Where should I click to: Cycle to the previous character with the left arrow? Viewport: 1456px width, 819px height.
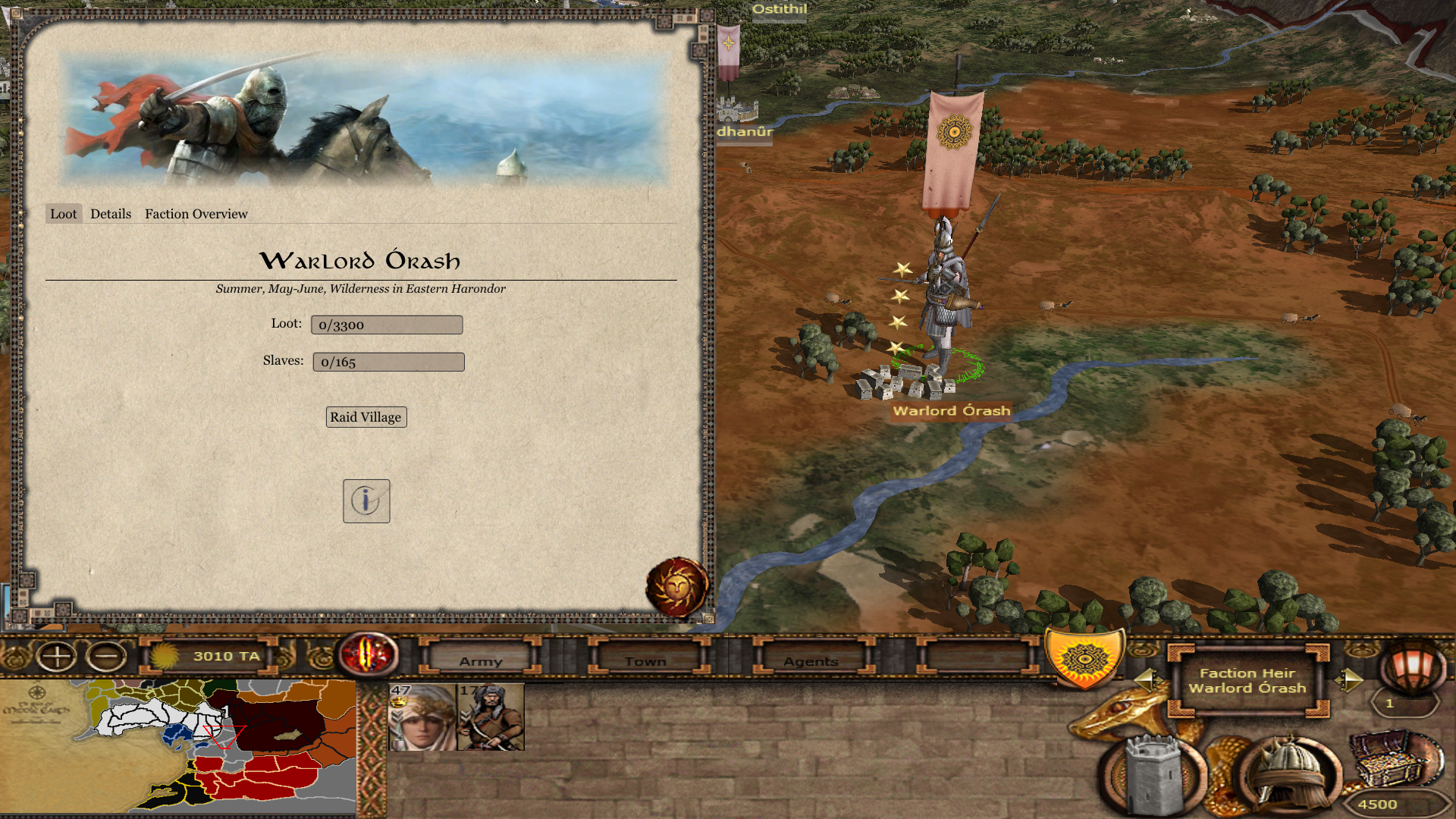[x=1146, y=679]
